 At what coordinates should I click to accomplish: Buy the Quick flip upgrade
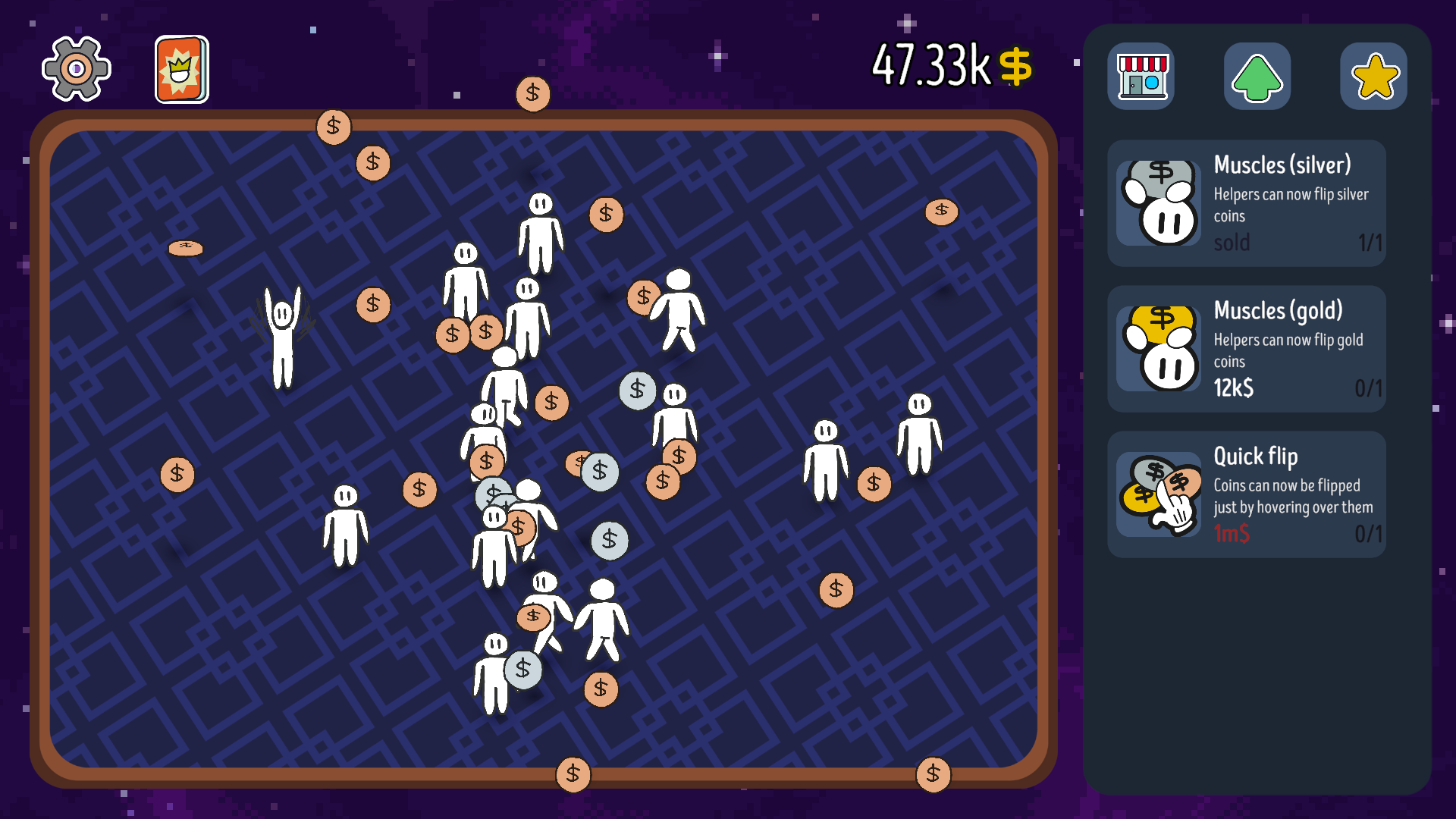coord(1246,494)
